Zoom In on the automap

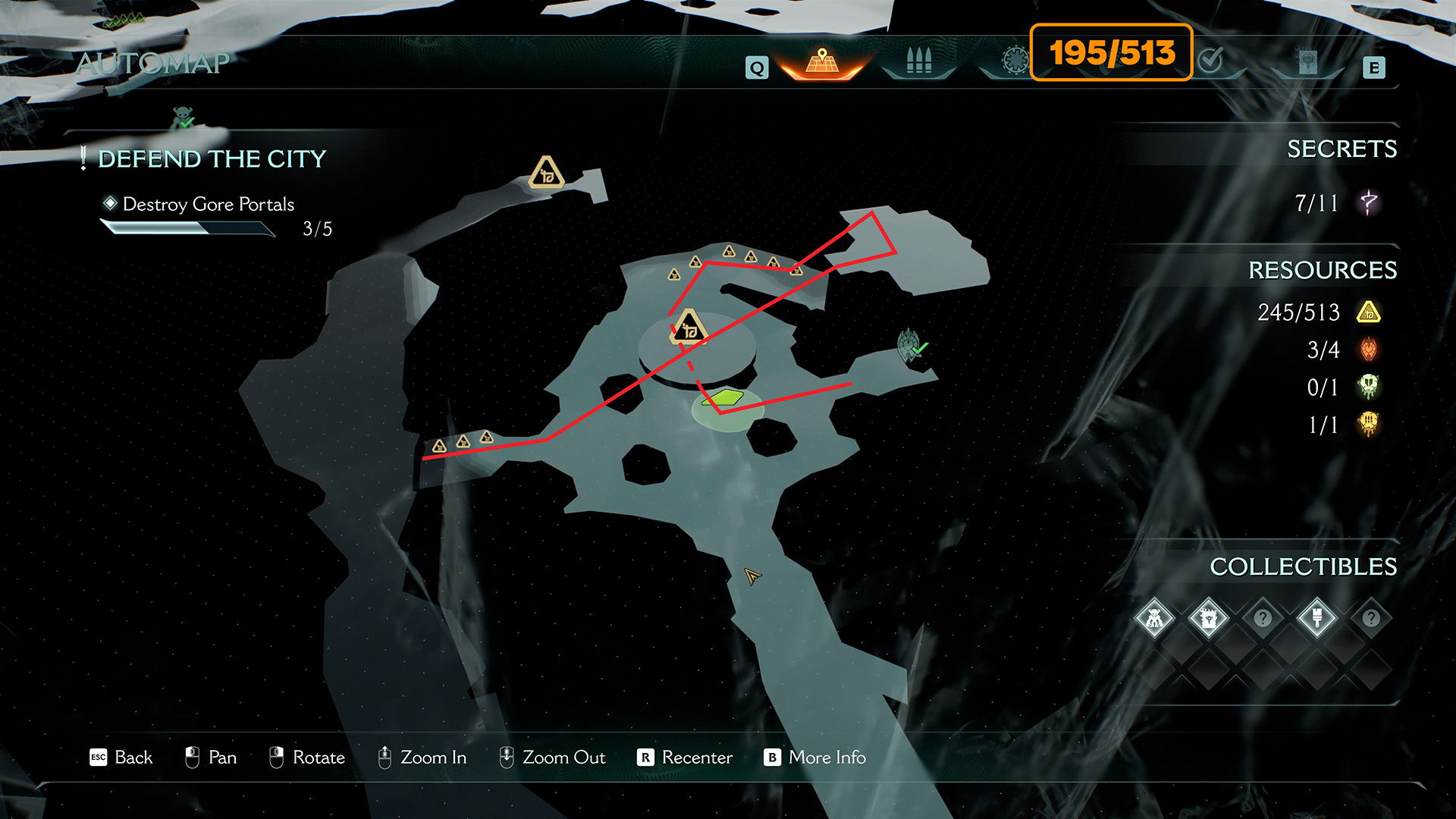pos(422,758)
